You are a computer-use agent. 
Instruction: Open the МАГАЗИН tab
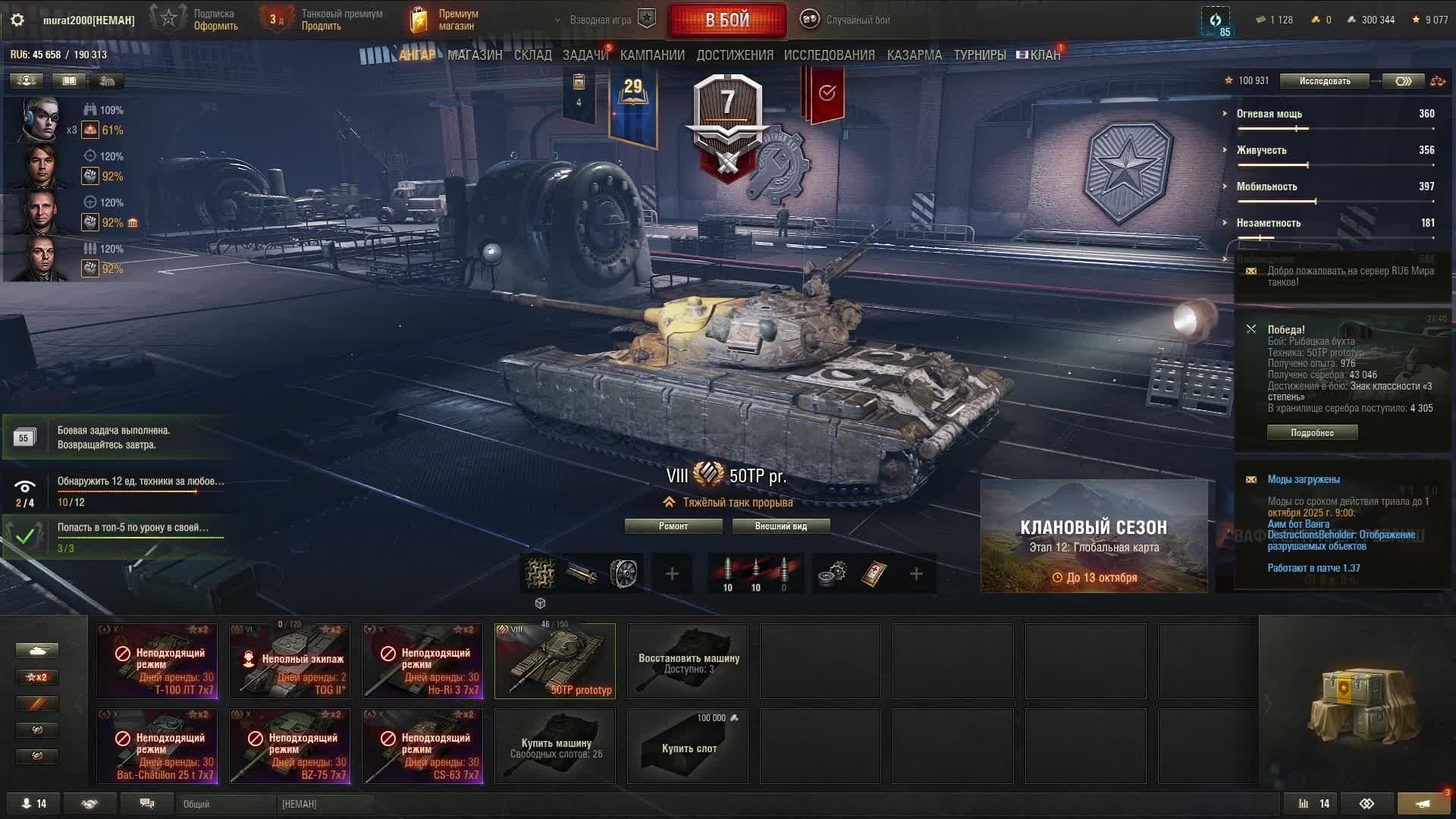point(475,55)
